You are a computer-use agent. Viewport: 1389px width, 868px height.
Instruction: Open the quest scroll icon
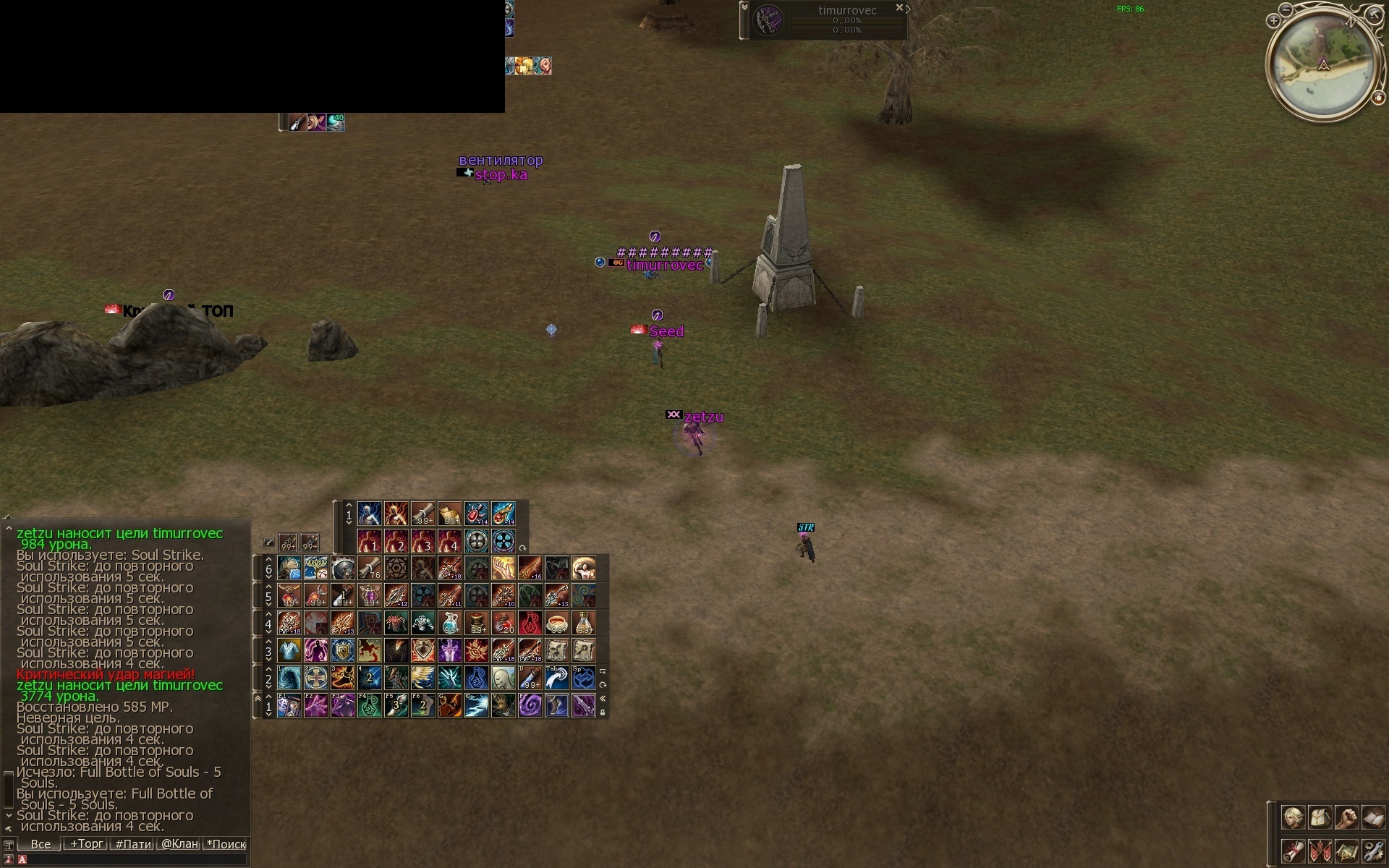click(x=1293, y=851)
